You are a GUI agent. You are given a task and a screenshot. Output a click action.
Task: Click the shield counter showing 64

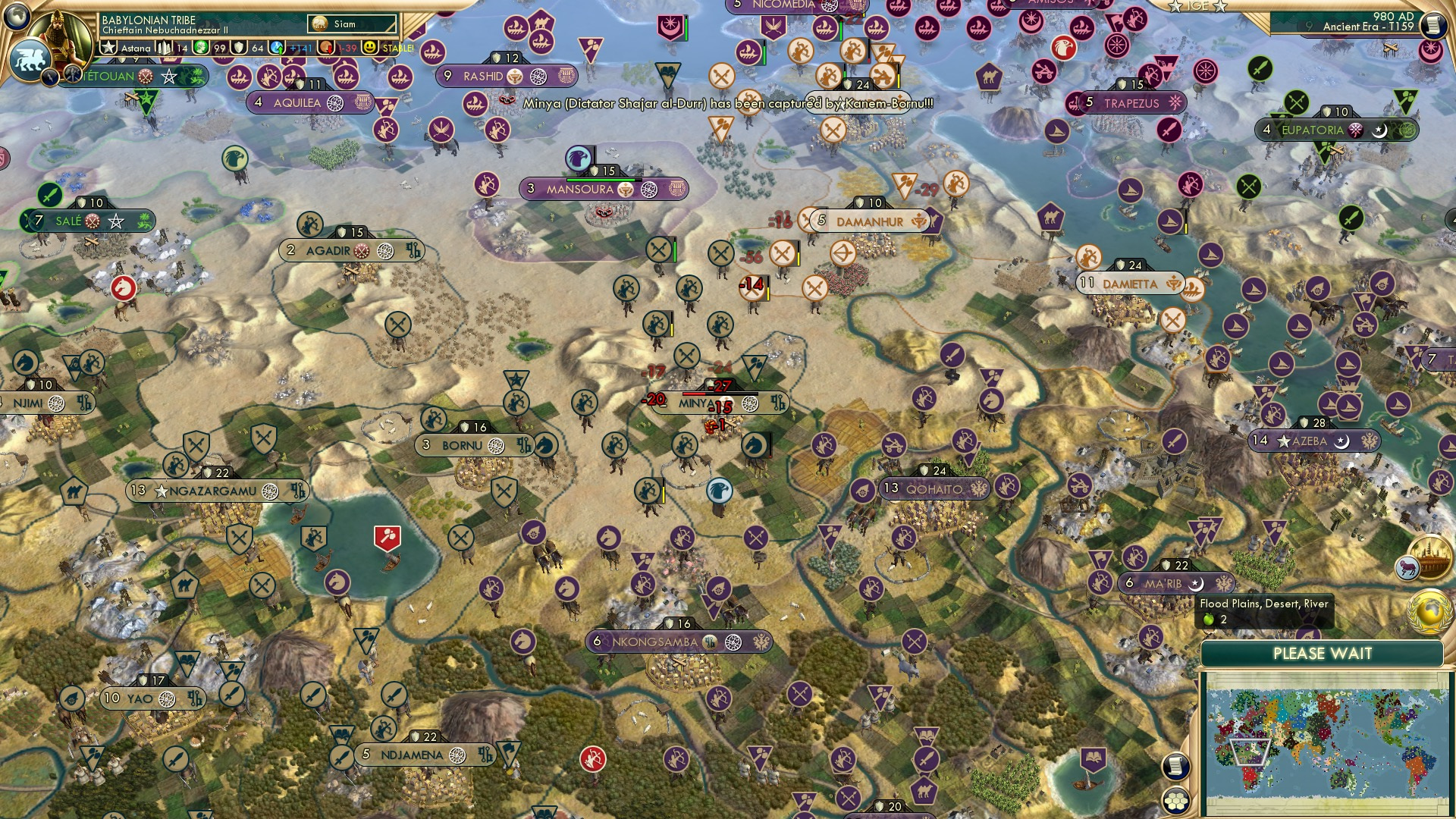(x=239, y=48)
